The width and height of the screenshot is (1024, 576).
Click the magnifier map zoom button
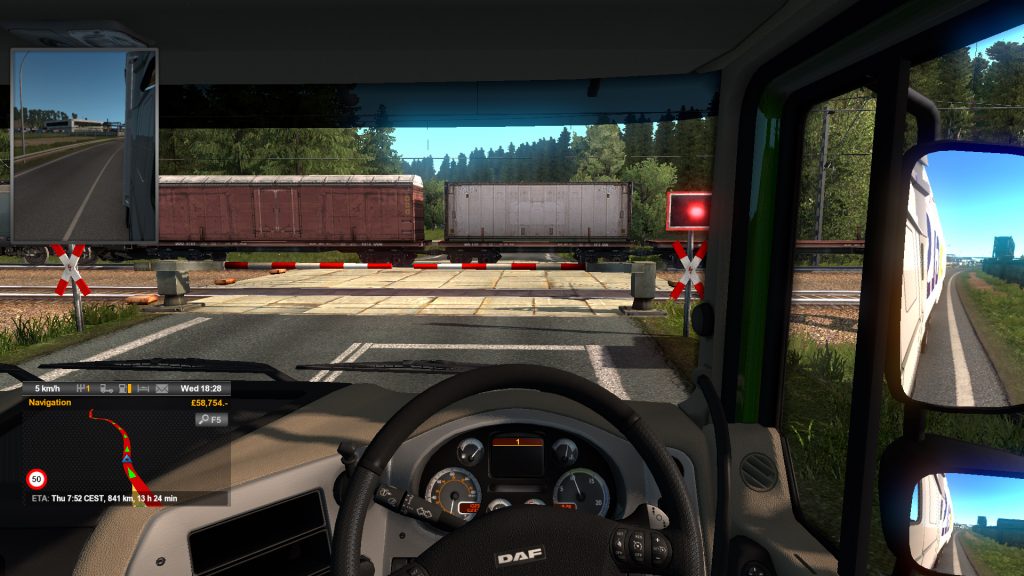click(x=209, y=420)
